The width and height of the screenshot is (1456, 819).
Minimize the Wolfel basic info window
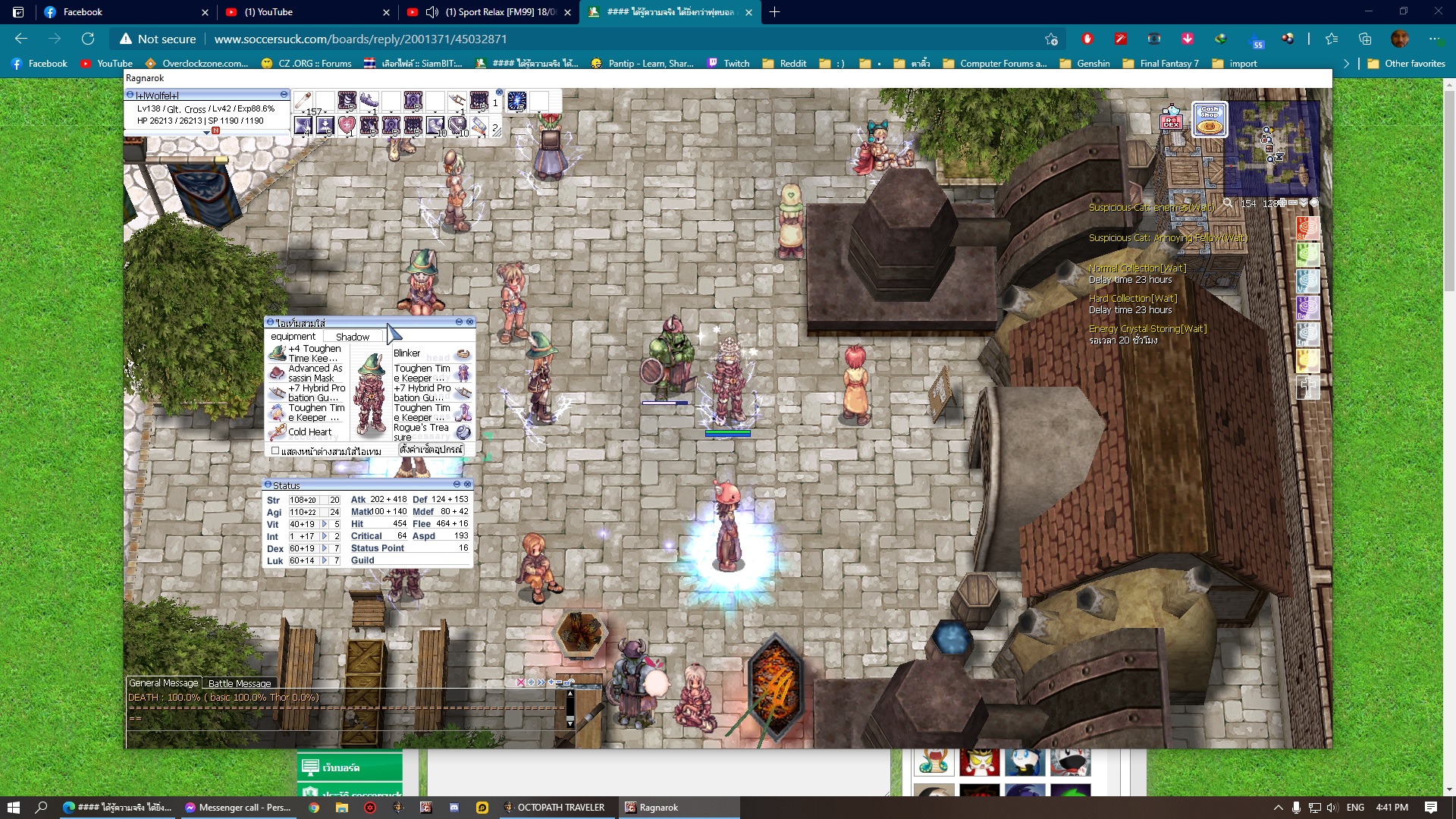pos(284,95)
